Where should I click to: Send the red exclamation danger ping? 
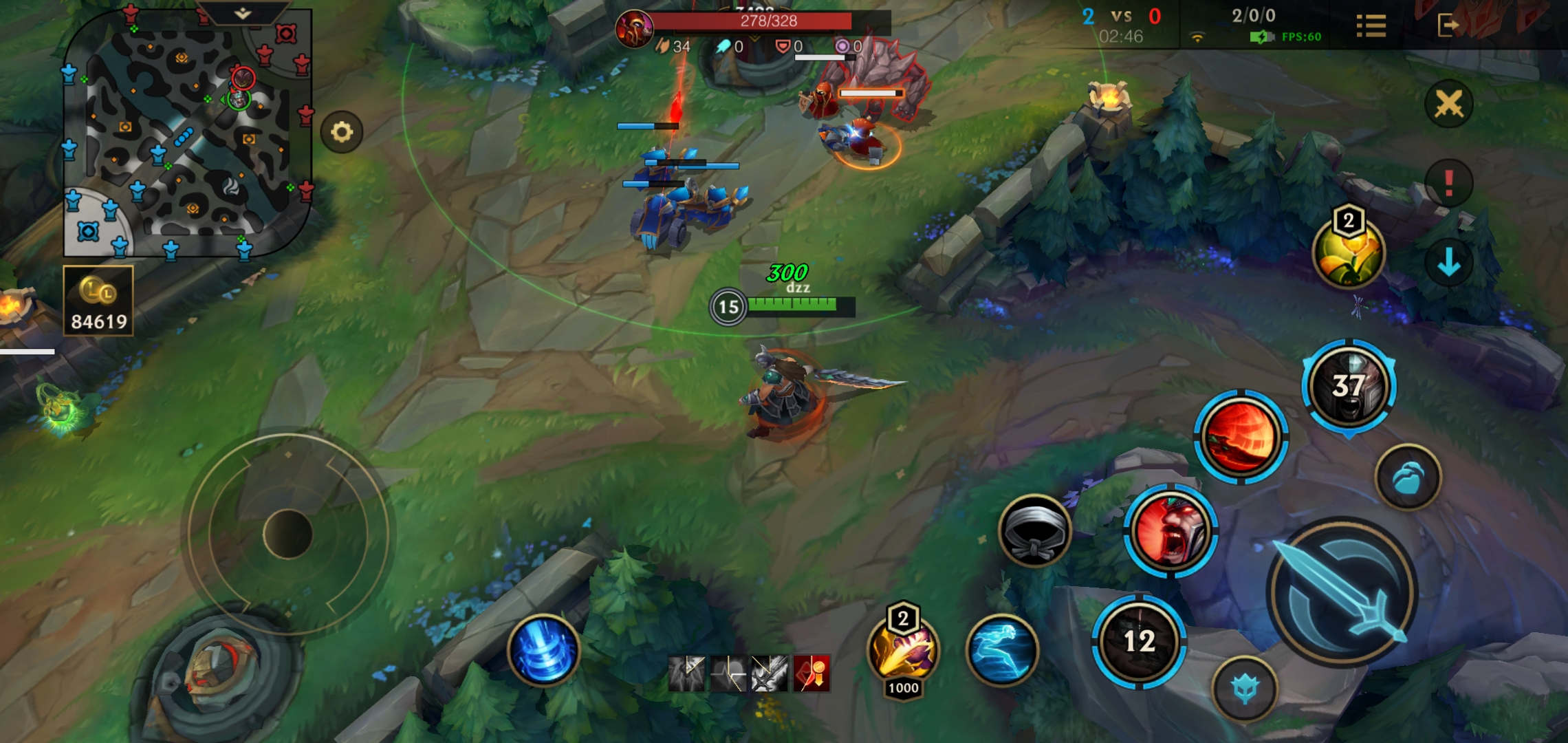pyautogui.click(x=1448, y=183)
